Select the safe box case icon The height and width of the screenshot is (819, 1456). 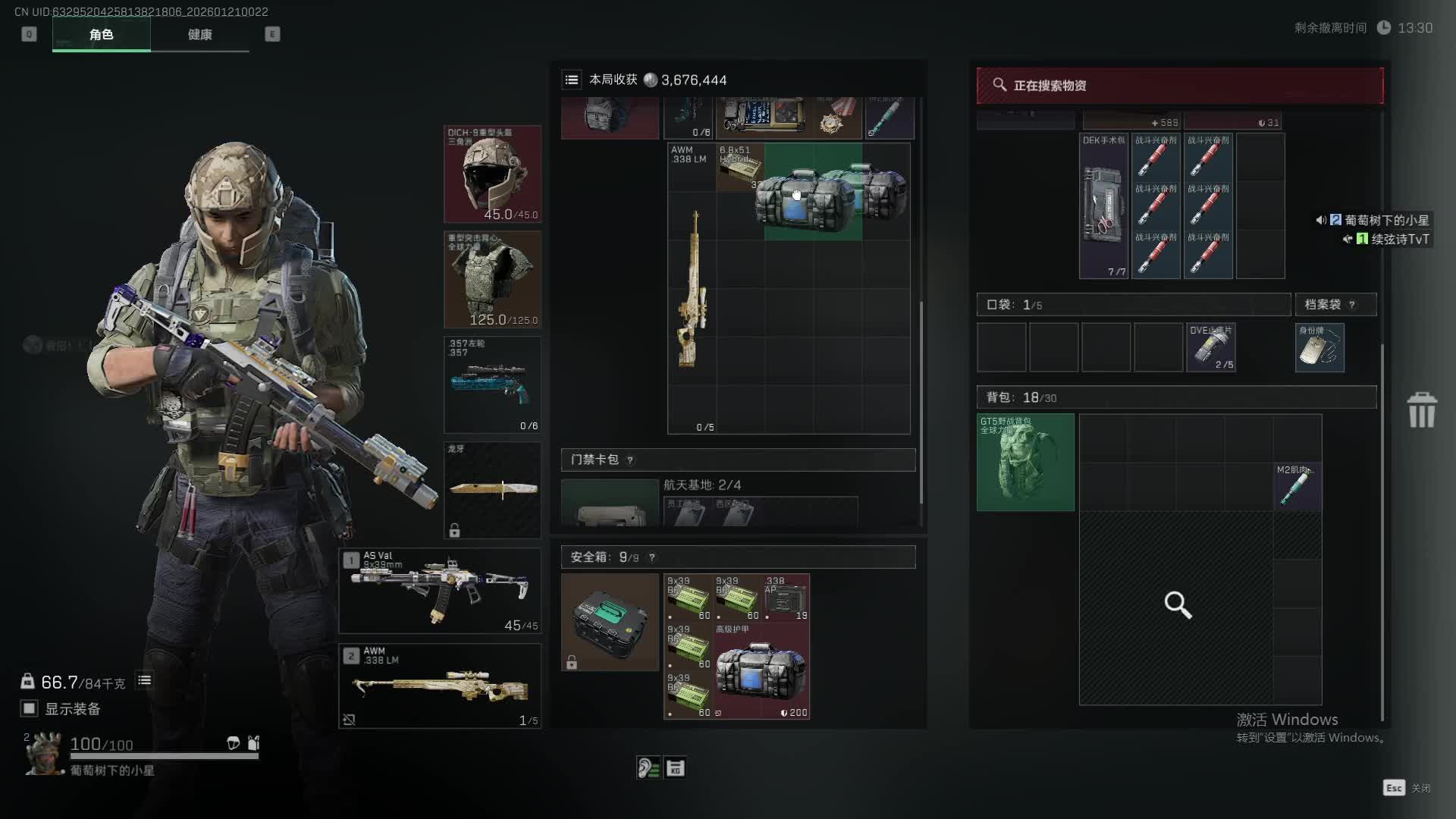click(x=610, y=623)
